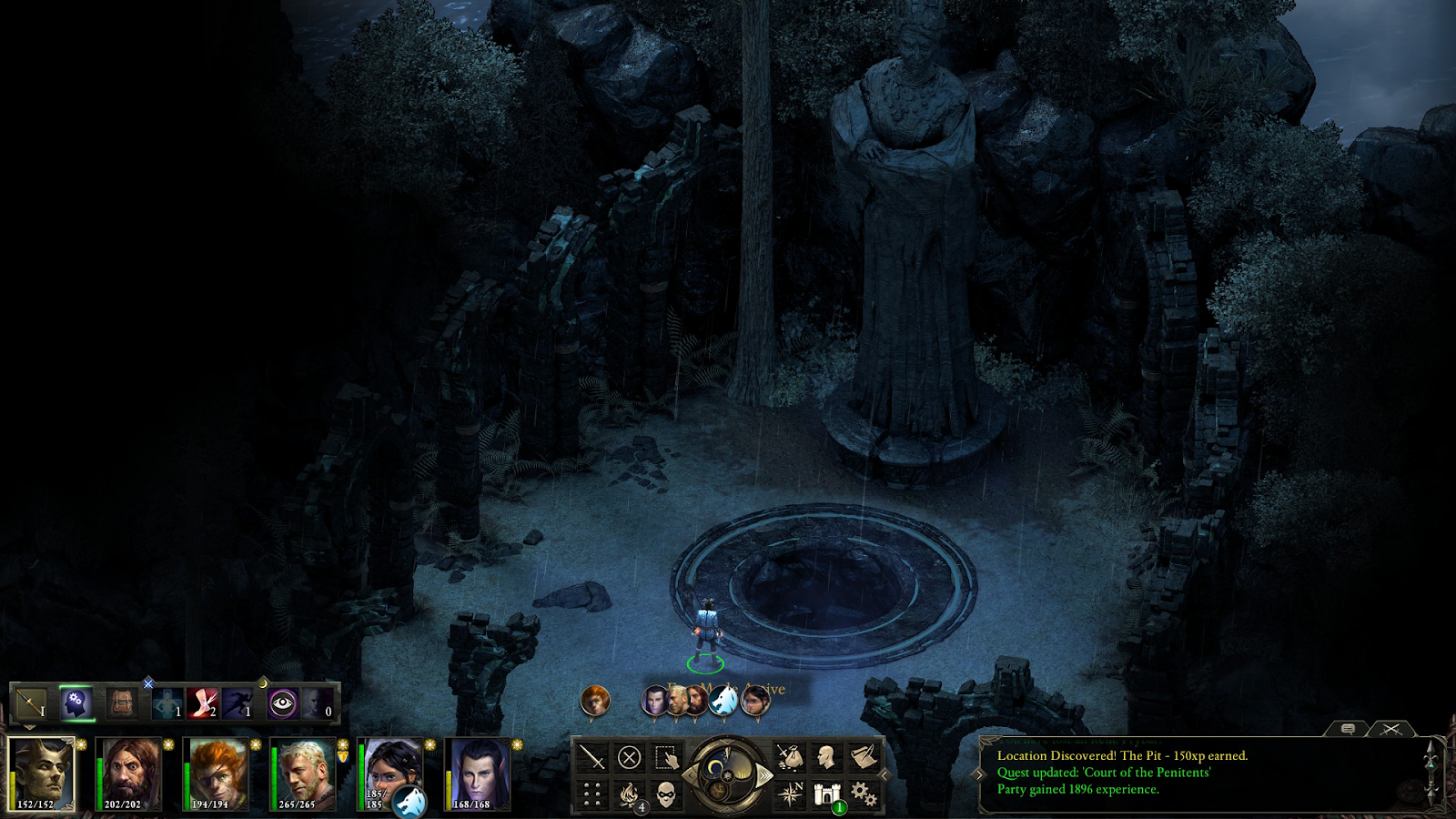Viewport: 1456px width, 819px height.
Task: Rest the party using the campfire icon
Action: coord(627,793)
